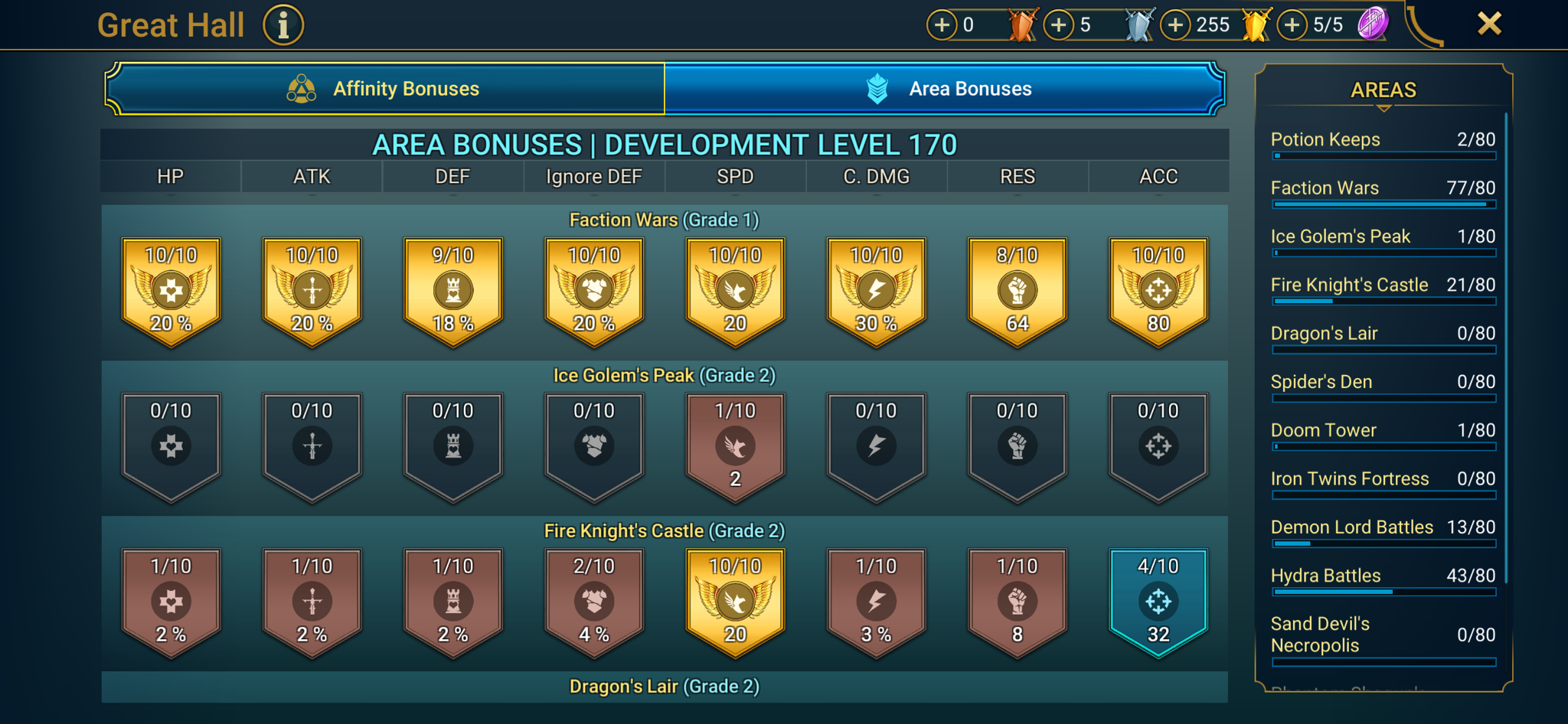Click the Fire Knight's Castle SPD gold shield

(x=734, y=601)
